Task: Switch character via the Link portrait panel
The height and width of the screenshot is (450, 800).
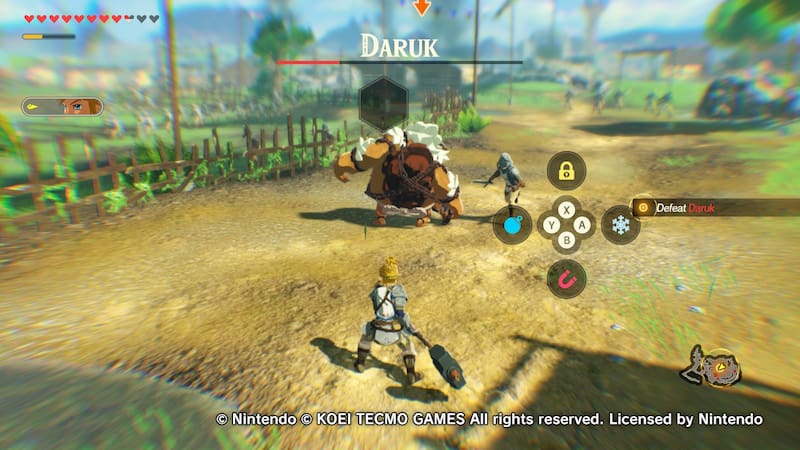Action: click(x=63, y=106)
